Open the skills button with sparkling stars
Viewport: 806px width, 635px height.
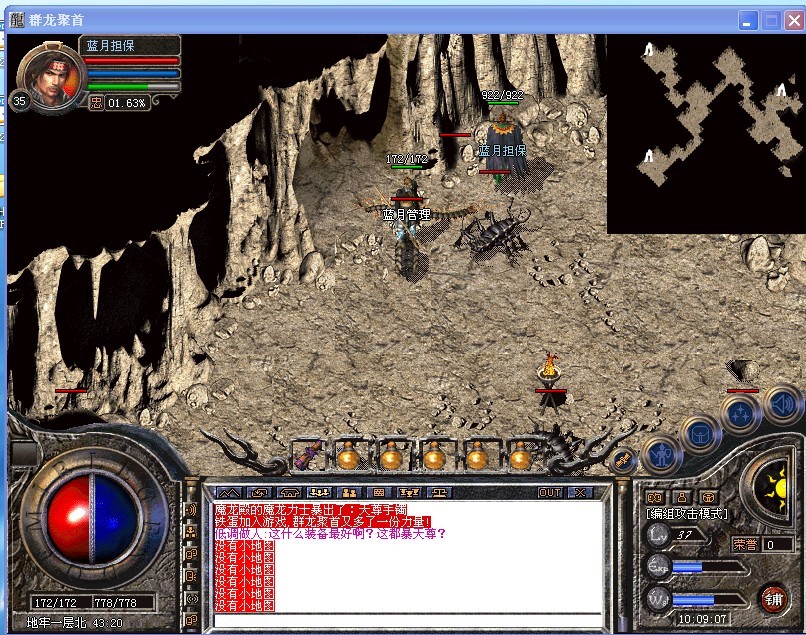point(740,412)
